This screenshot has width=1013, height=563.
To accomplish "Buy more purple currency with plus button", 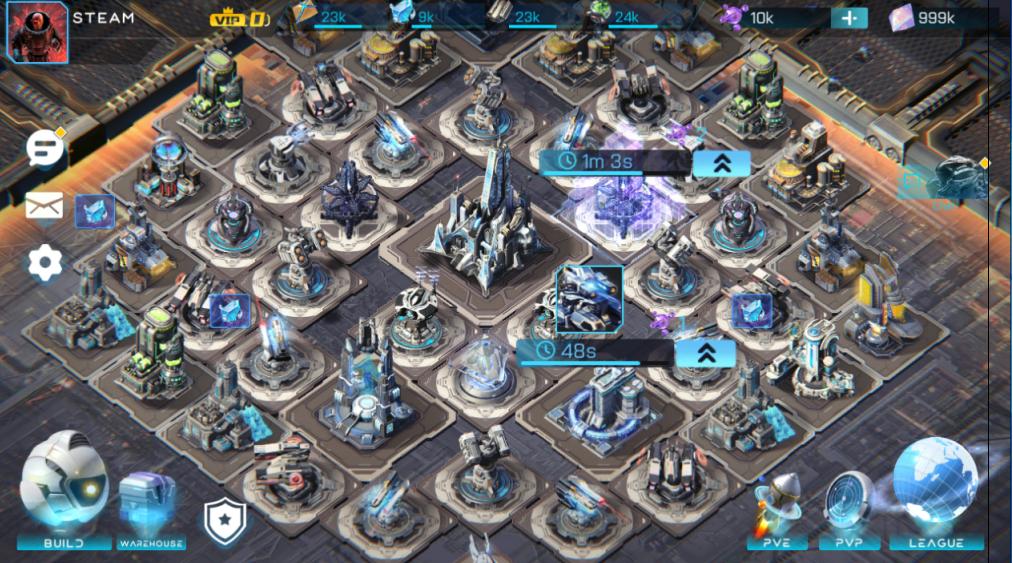I will click(849, 18).
